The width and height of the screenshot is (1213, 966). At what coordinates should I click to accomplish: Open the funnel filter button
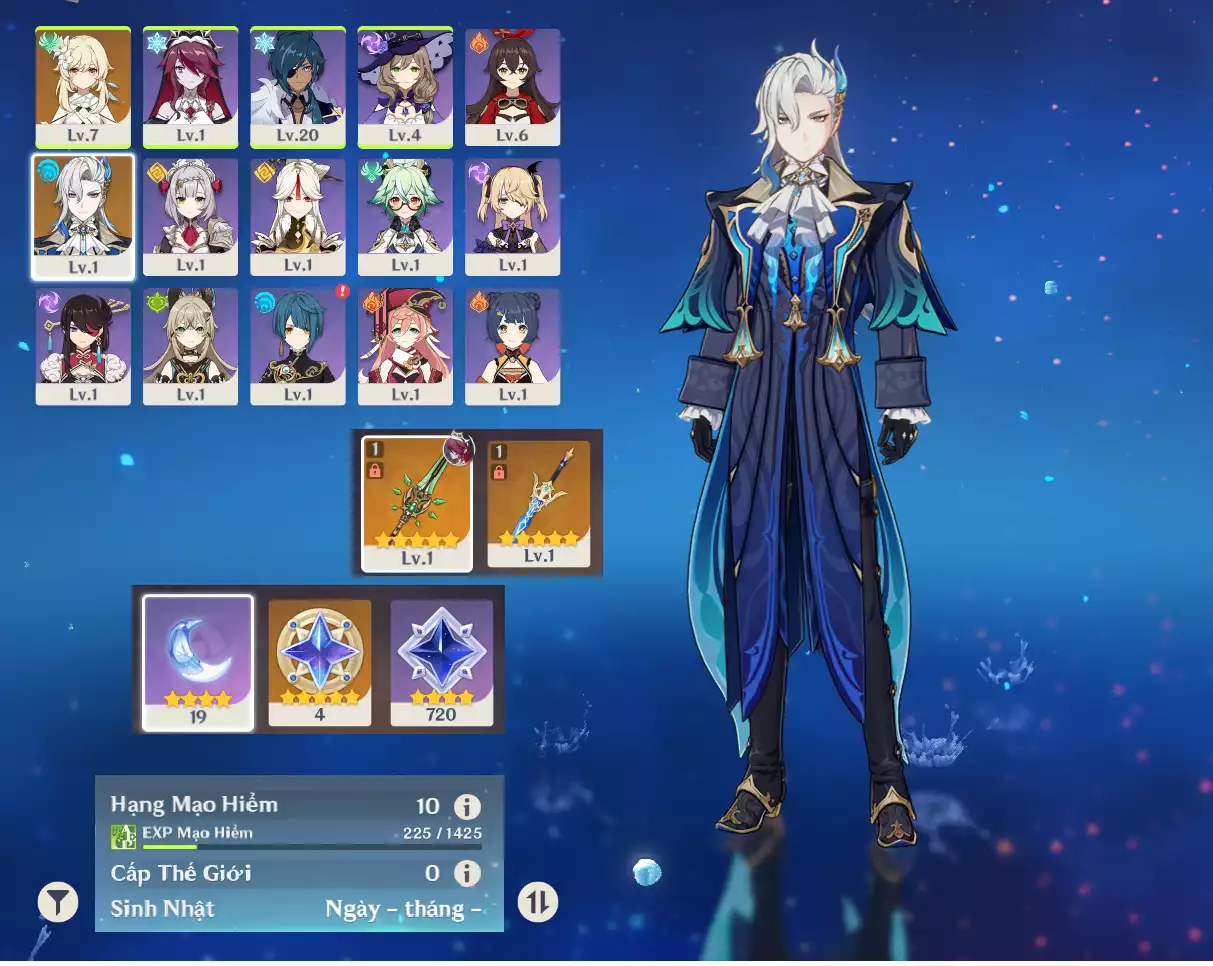[58, 902]
